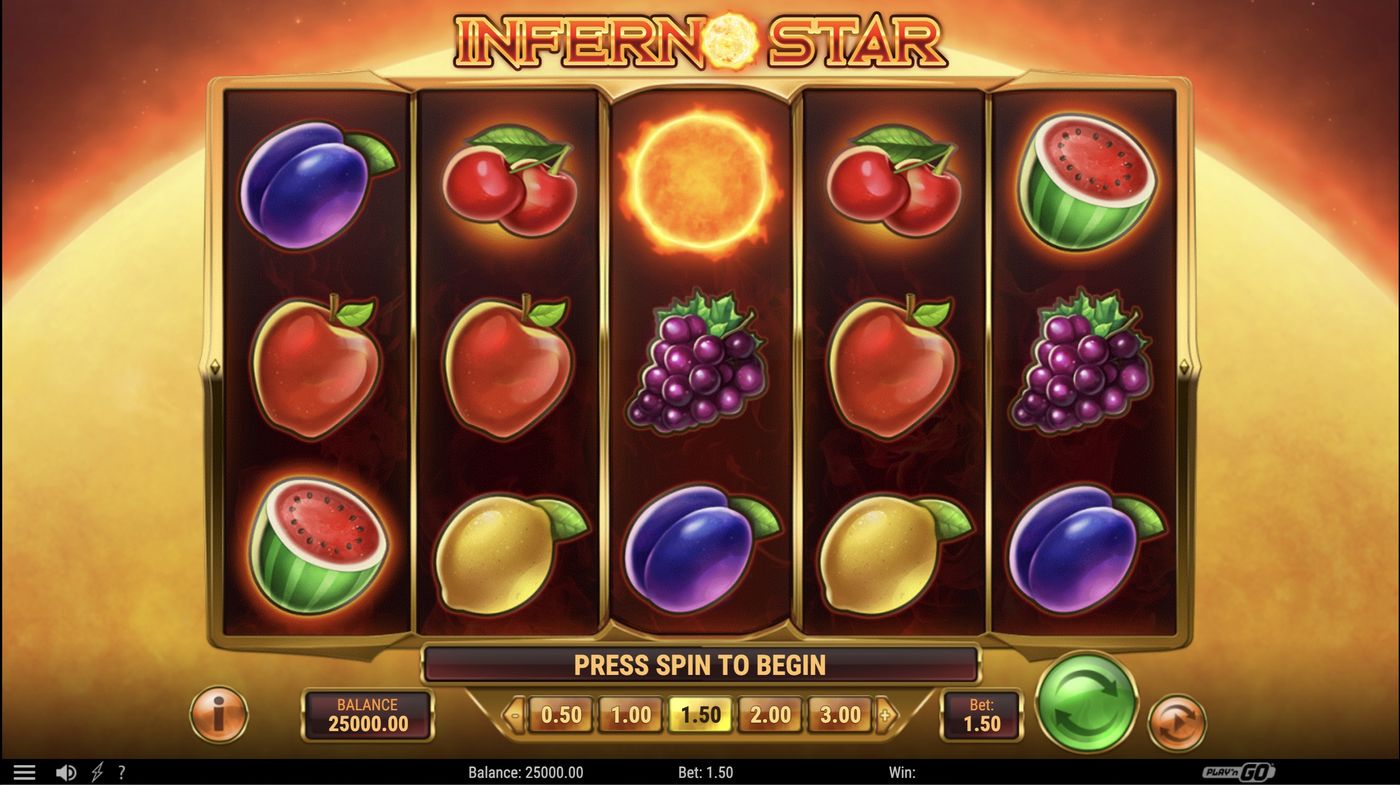Click the Bet: 1.50 display

click(981, 715)
